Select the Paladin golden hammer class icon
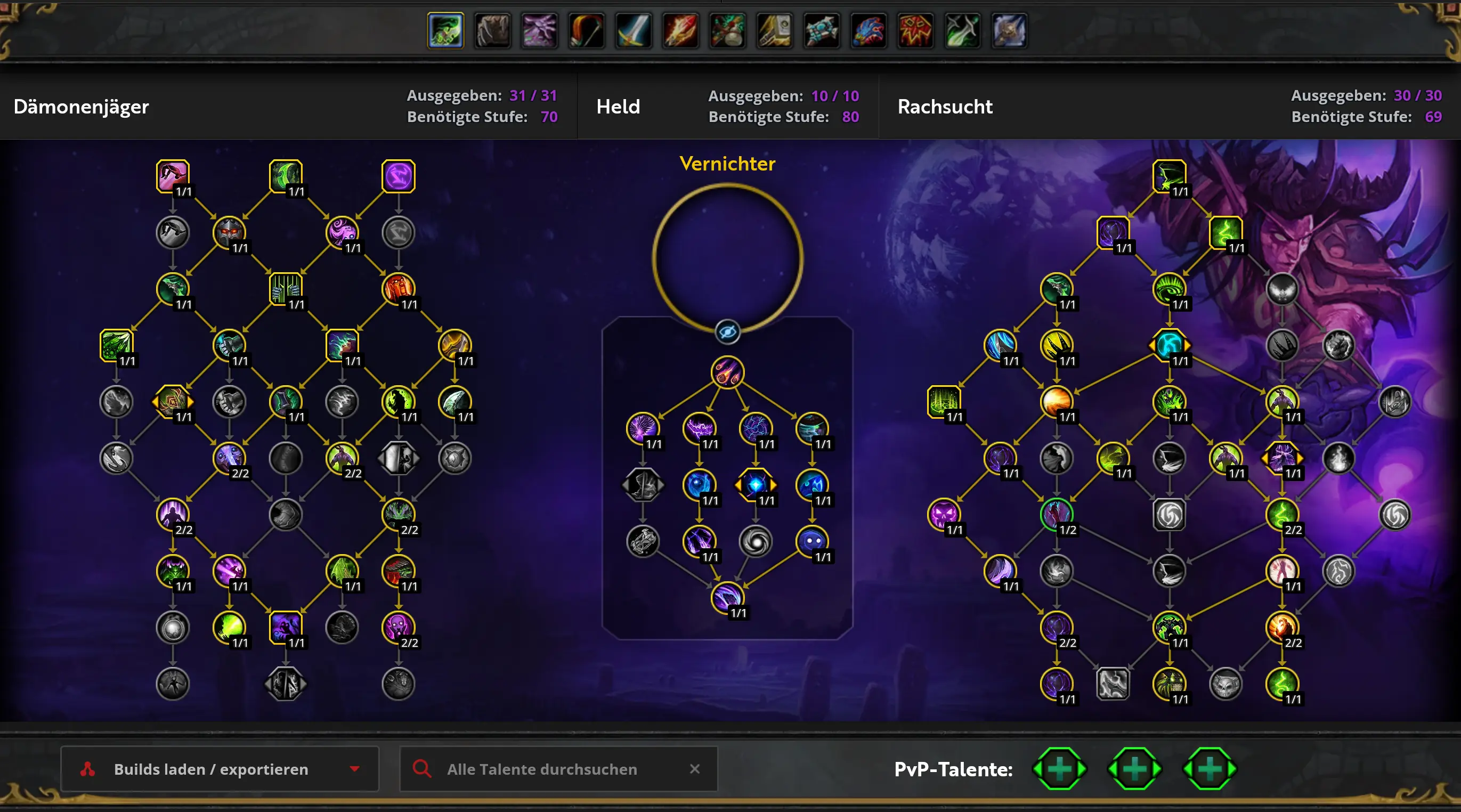This screenshot has width=1461, height=812. pos(775,30)
